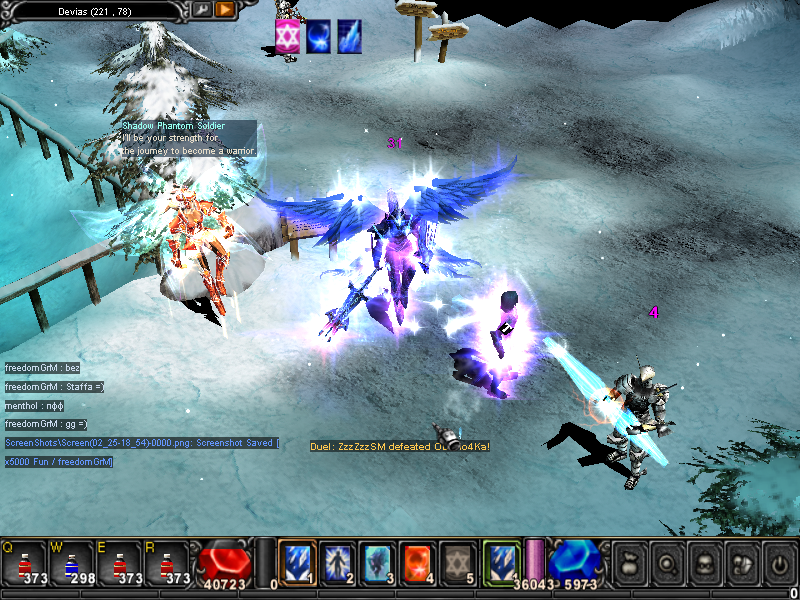
Task: Open the pouch icon menu button
Action: point(628,562)
